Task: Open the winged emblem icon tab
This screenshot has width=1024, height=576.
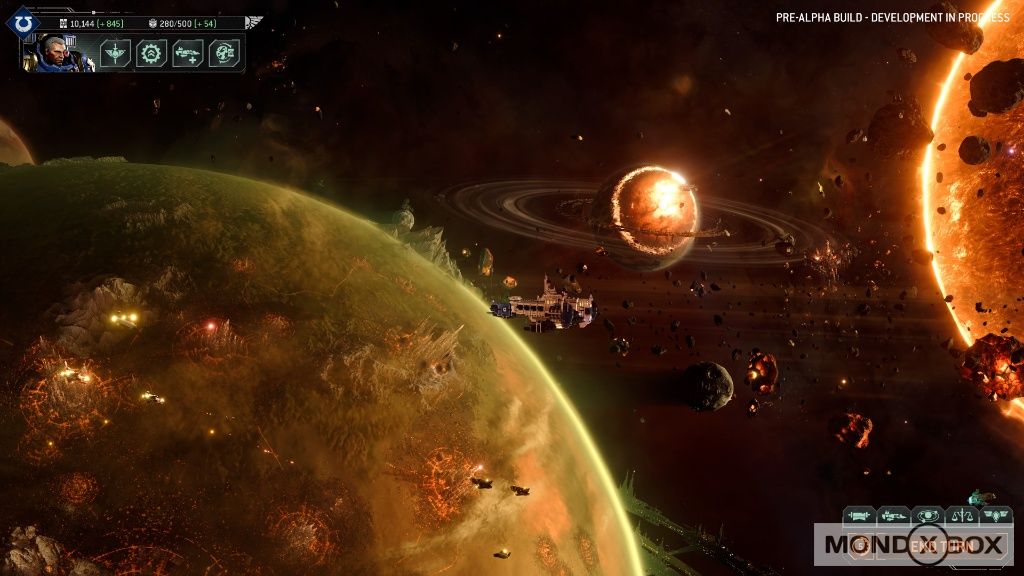Action: click(x=996, y=515)
